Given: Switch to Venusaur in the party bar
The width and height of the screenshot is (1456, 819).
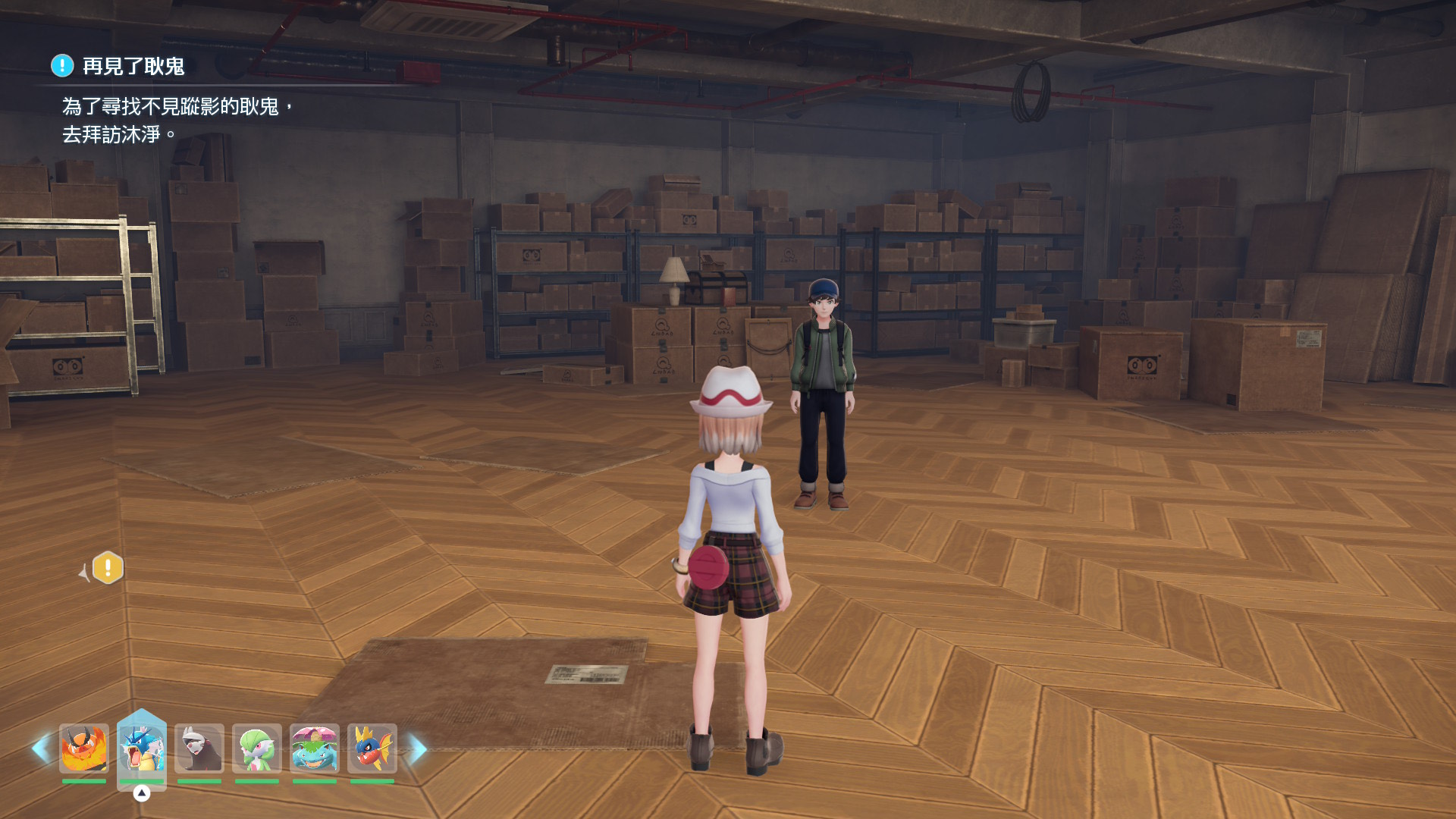Looking at the screenshot, I should pyautogui.click(x=314, y=748).
